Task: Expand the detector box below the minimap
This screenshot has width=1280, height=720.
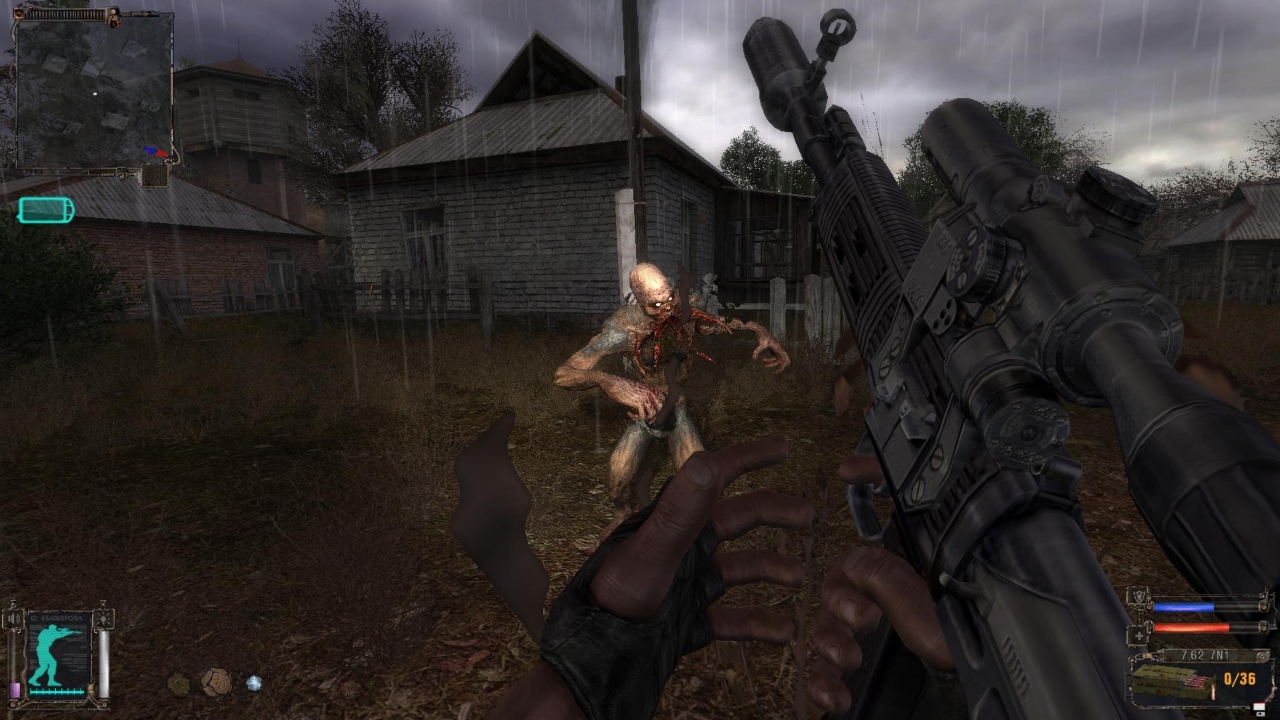Action: coord(157,175)
